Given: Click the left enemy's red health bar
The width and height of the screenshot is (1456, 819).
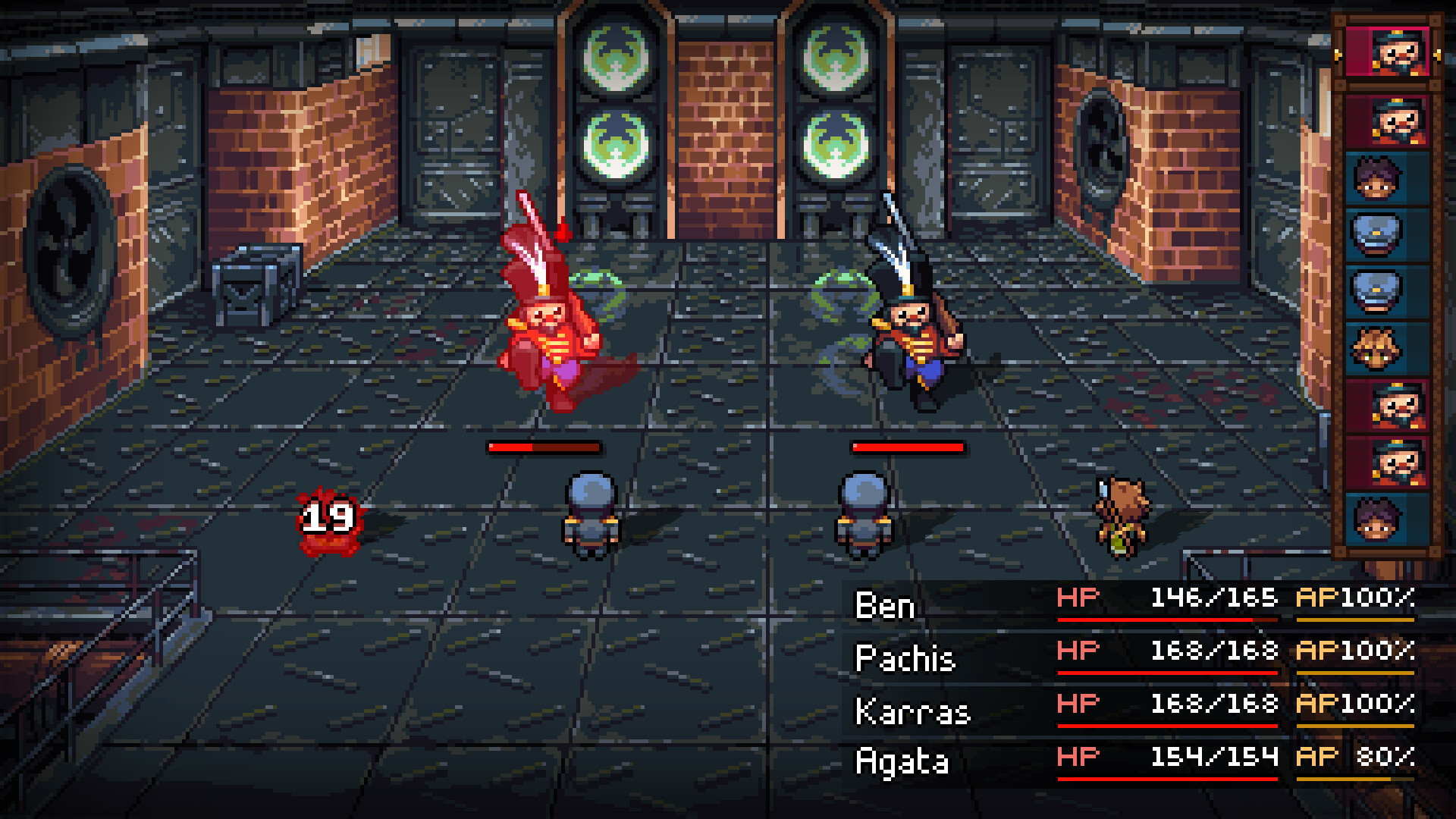Looking at the screenshot, I should point(544,448).
